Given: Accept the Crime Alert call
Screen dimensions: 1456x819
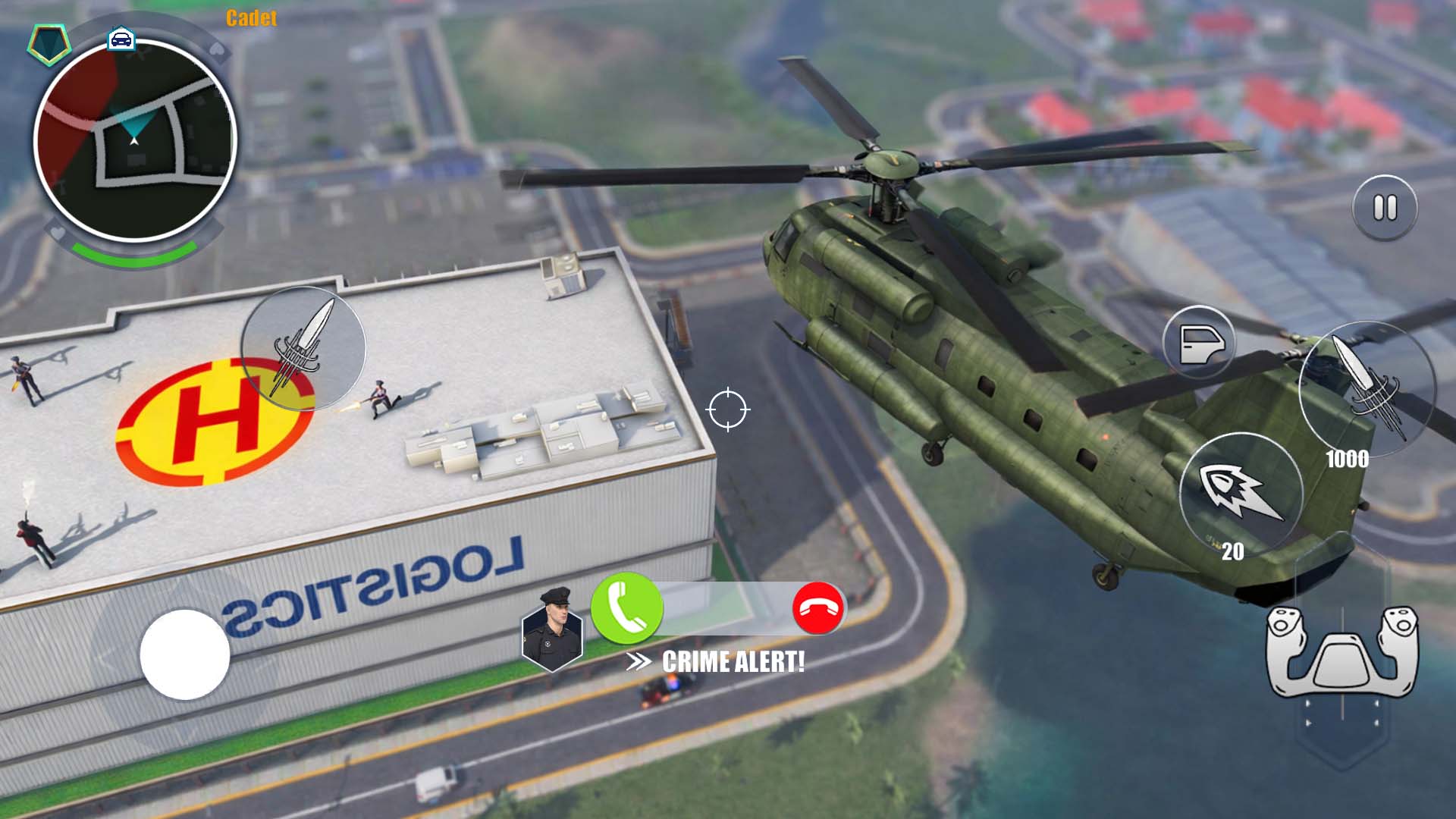Looking at the screenshot, I should (626, 608).
